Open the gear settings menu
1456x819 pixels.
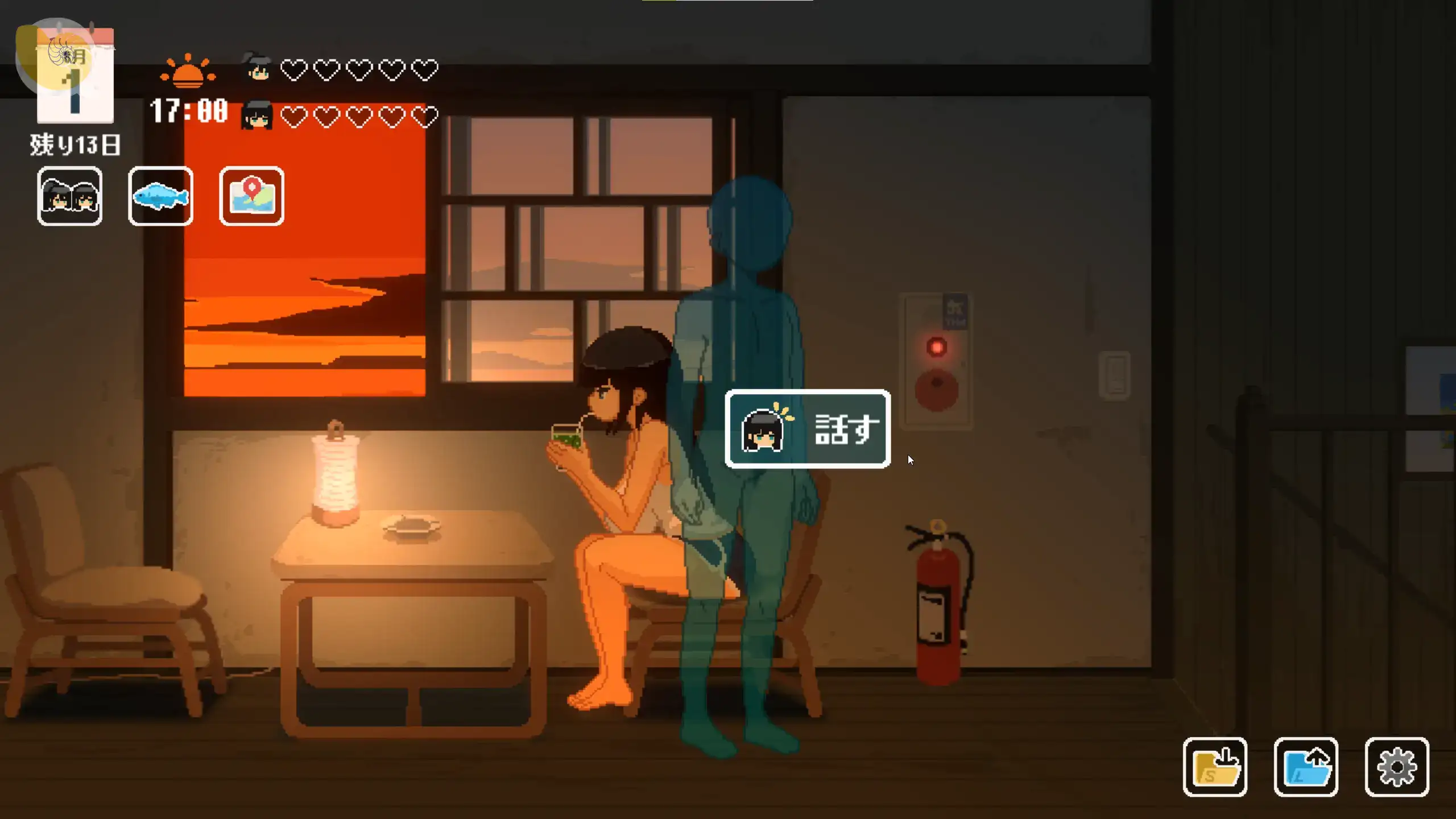(1397, 767)
